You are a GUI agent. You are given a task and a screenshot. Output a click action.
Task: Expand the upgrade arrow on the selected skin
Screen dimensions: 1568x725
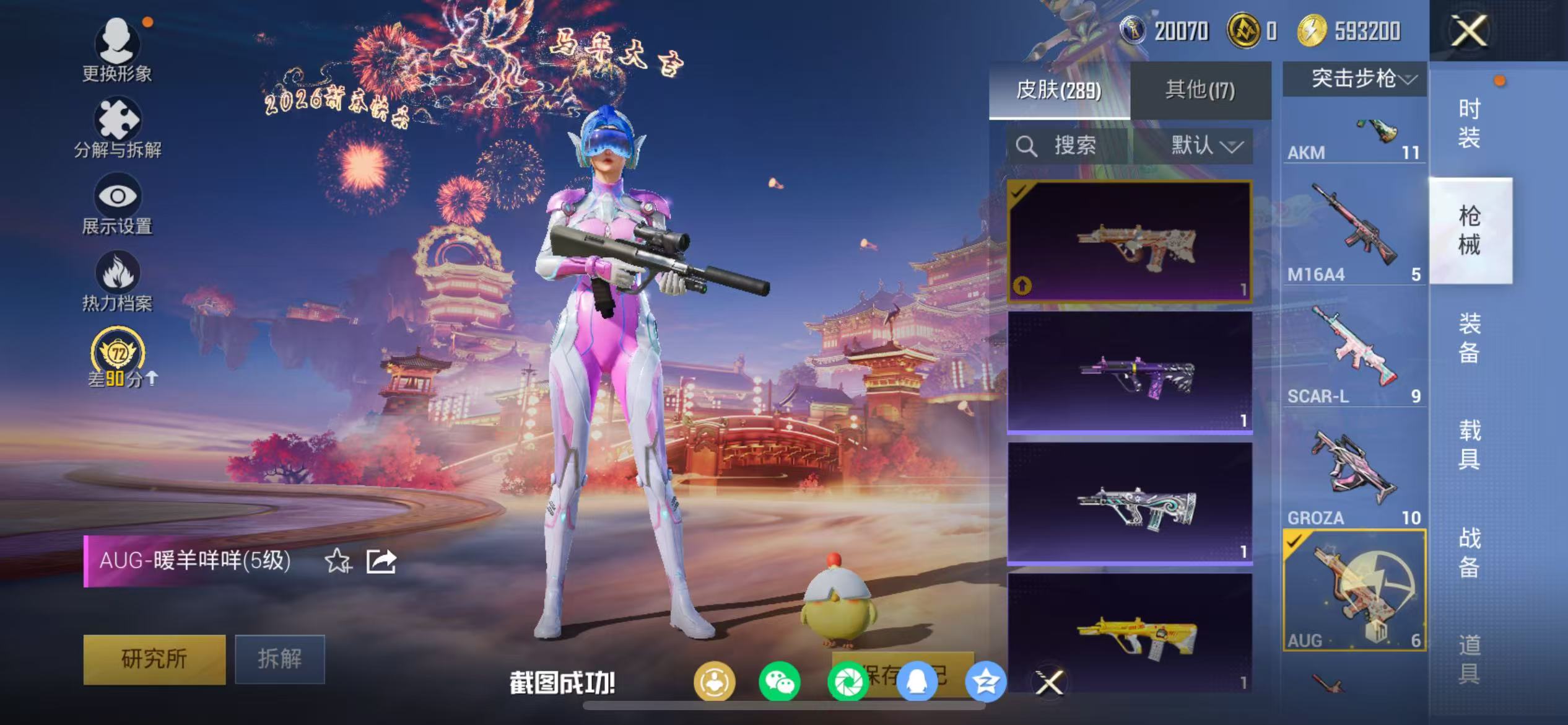1022,284
